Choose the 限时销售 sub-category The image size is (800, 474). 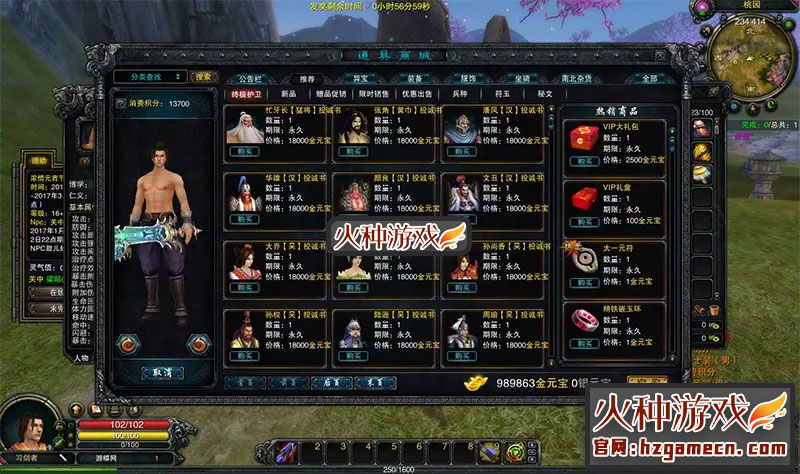click(x=374, y=93)
